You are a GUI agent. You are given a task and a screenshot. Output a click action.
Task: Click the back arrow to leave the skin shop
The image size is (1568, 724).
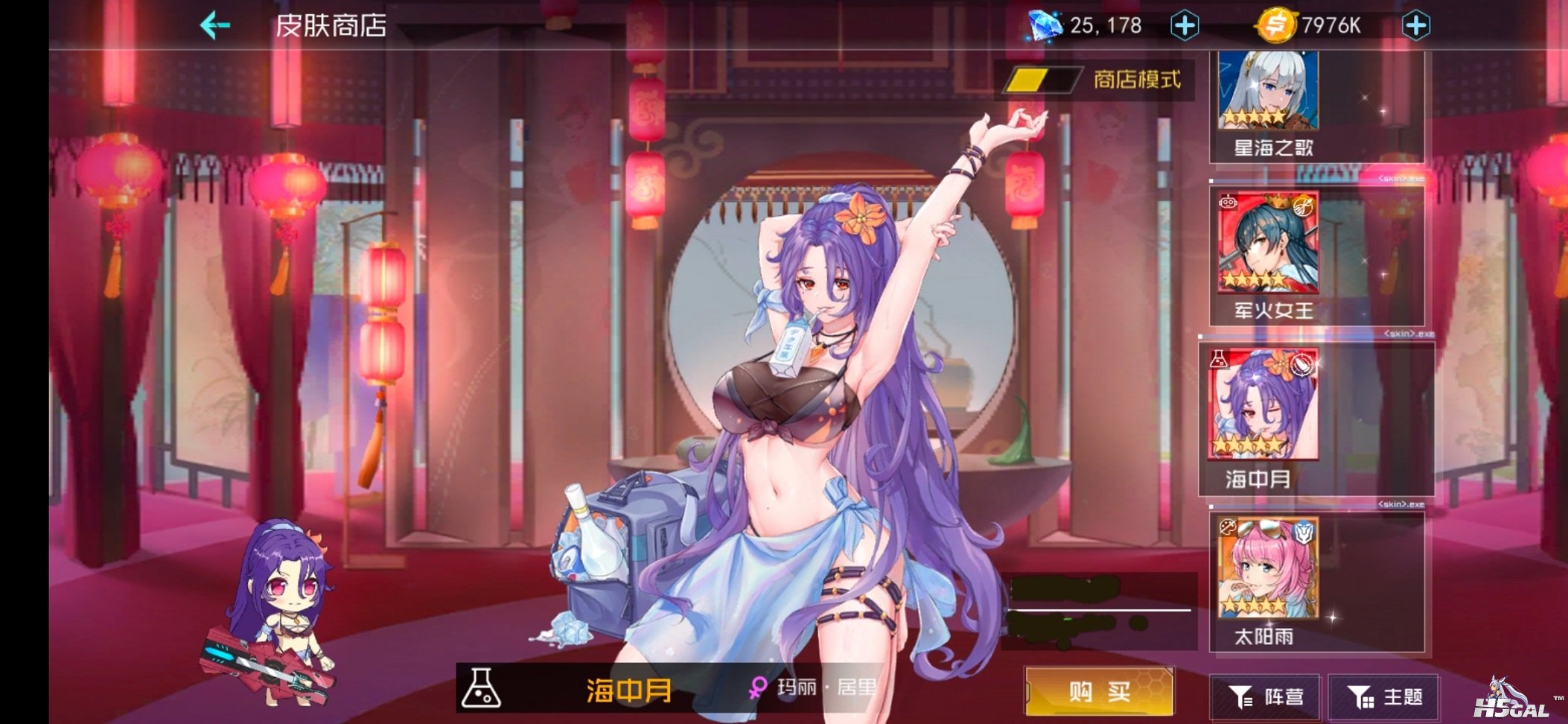(x=214, y=25)
